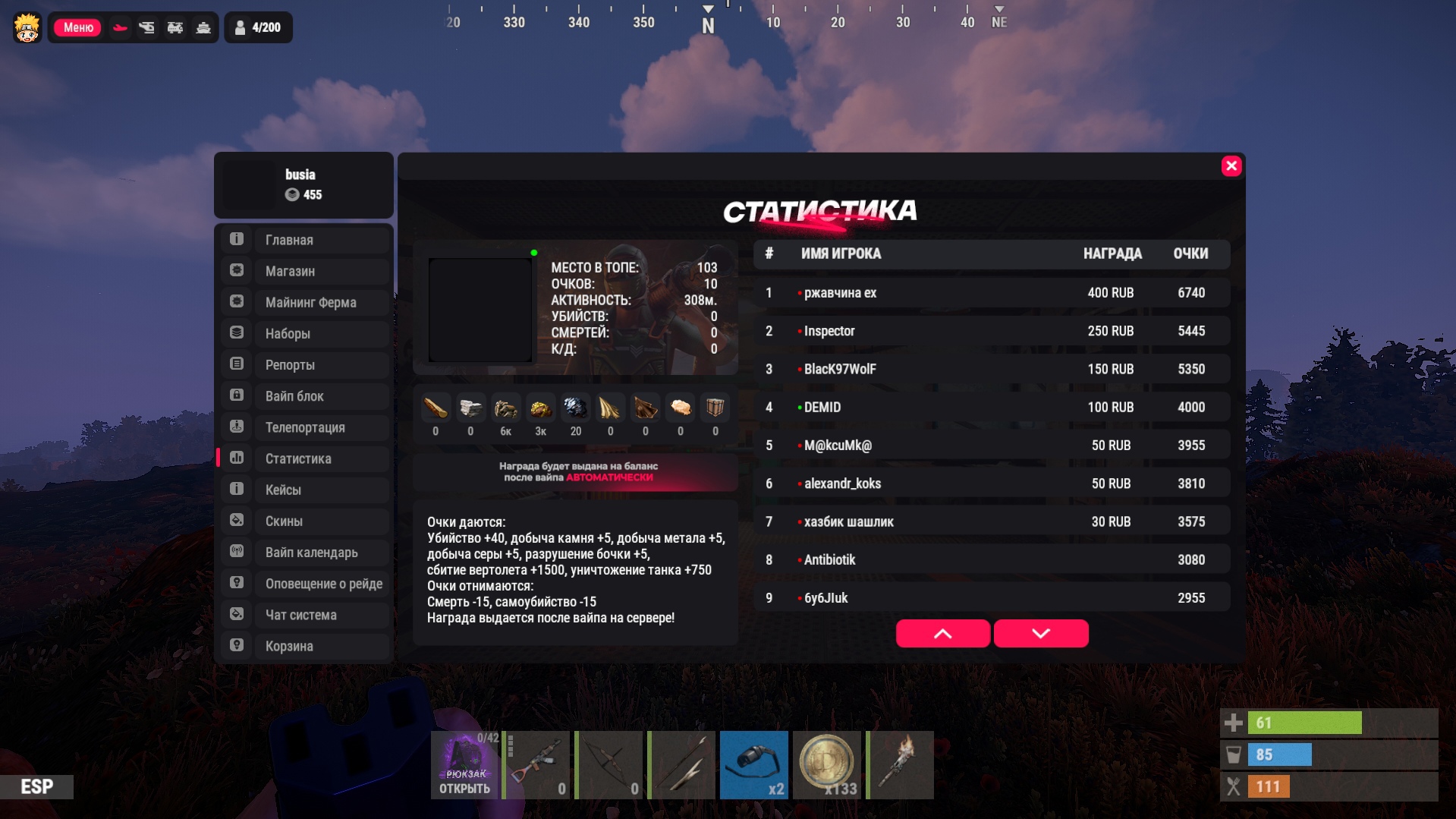The image size is (1456, 819).
Task: Show next leaderboard page with down arrow
Action: click(x=1040, y=634)
